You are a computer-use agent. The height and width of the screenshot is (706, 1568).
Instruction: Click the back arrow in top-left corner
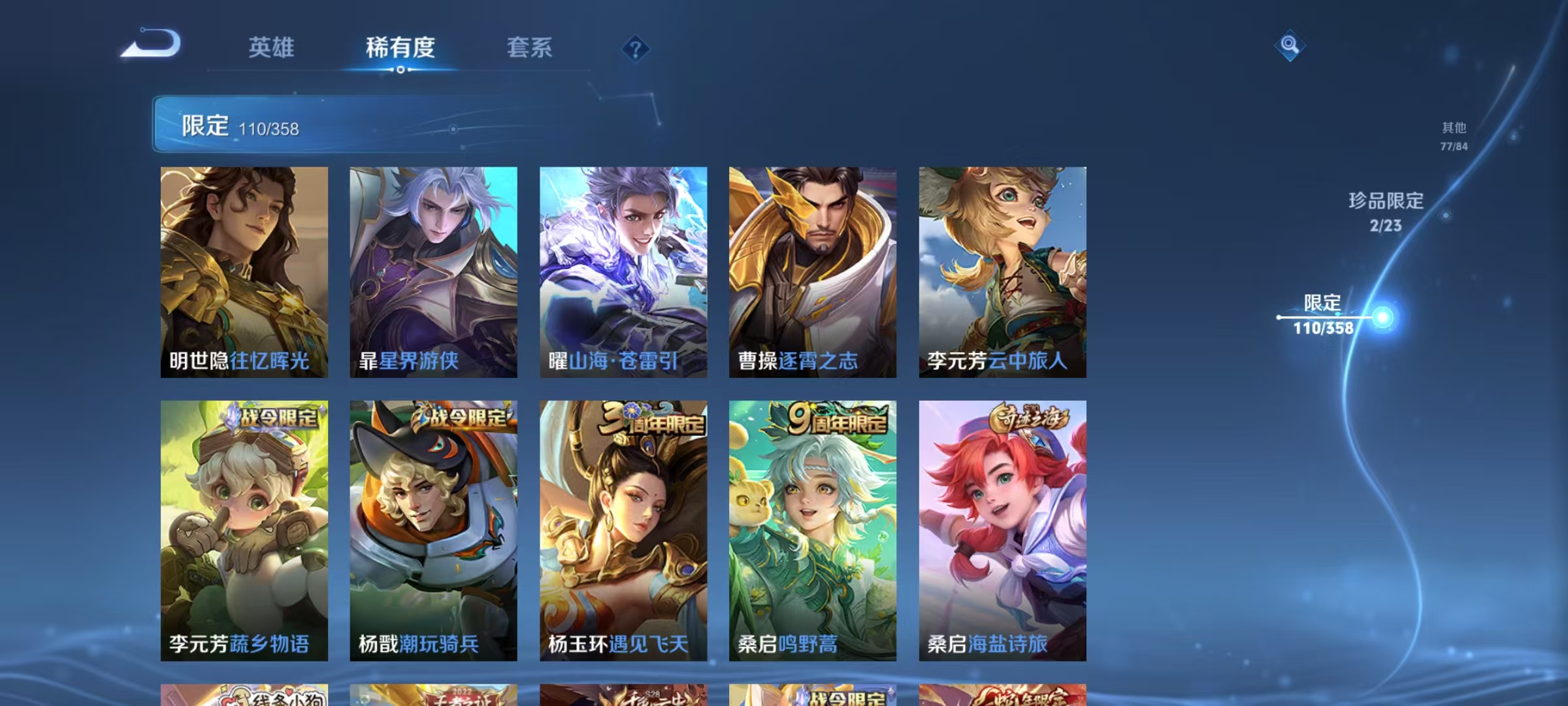(x=150, y=46)
